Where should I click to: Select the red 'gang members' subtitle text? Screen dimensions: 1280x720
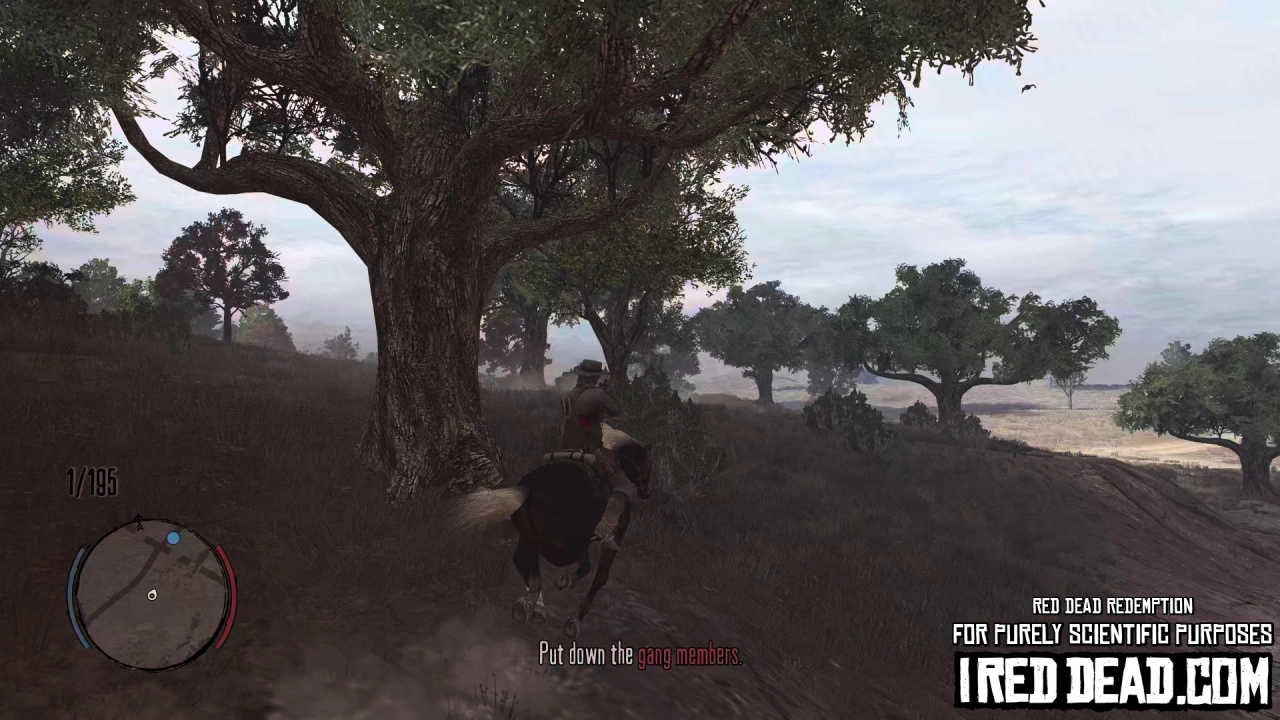click(688, 656)
